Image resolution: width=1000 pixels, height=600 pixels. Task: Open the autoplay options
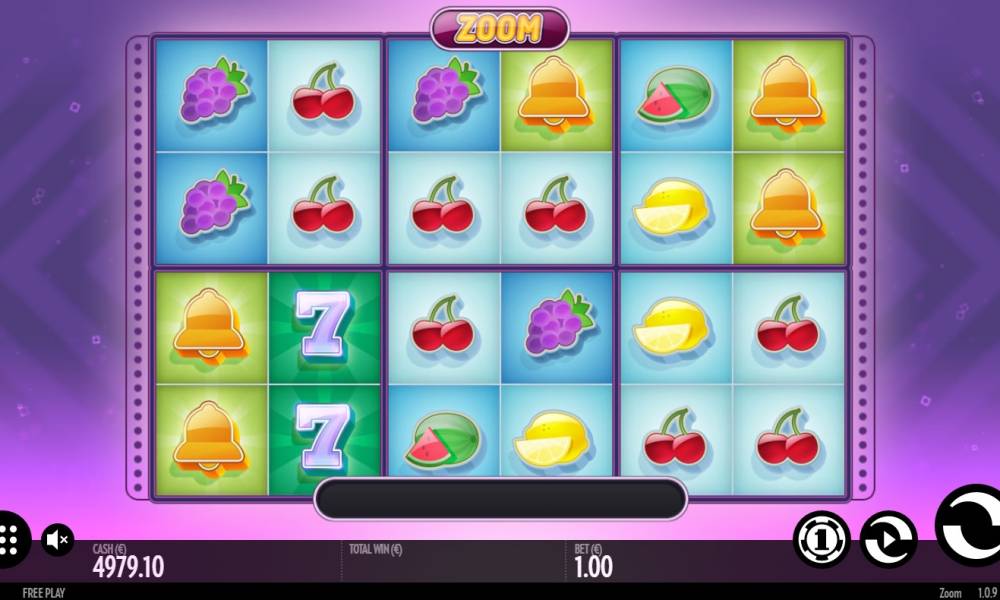coord(888,540)
